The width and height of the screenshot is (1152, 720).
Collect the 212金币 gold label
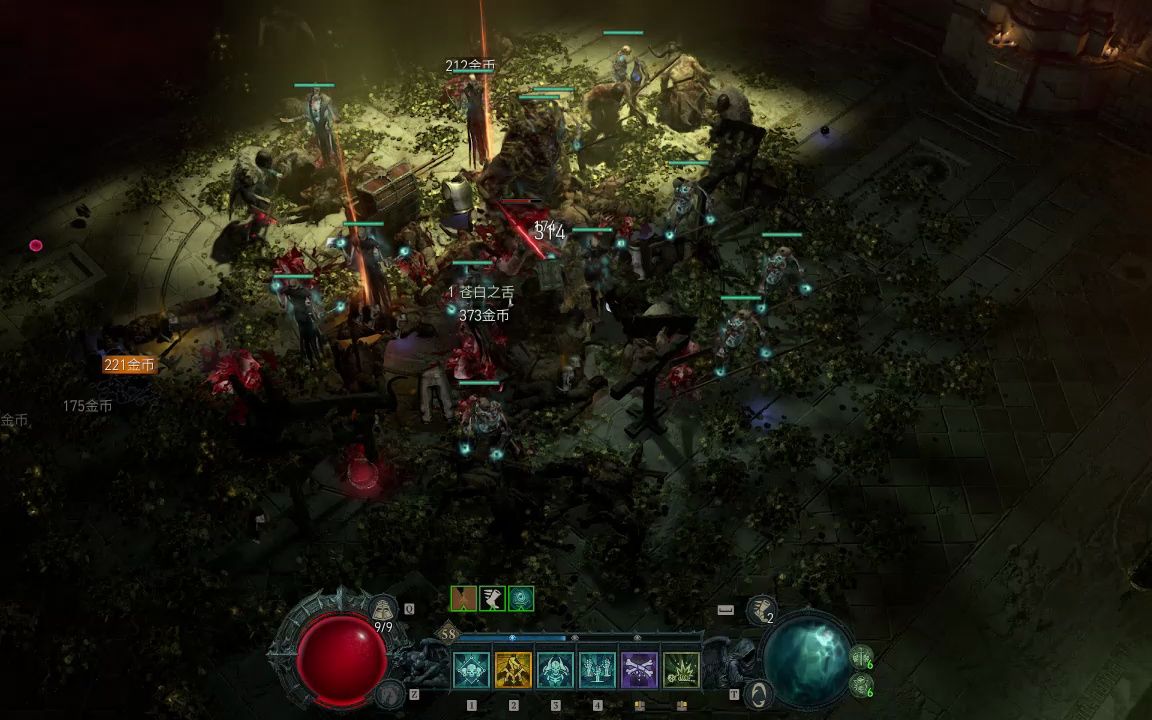point(470,66)
